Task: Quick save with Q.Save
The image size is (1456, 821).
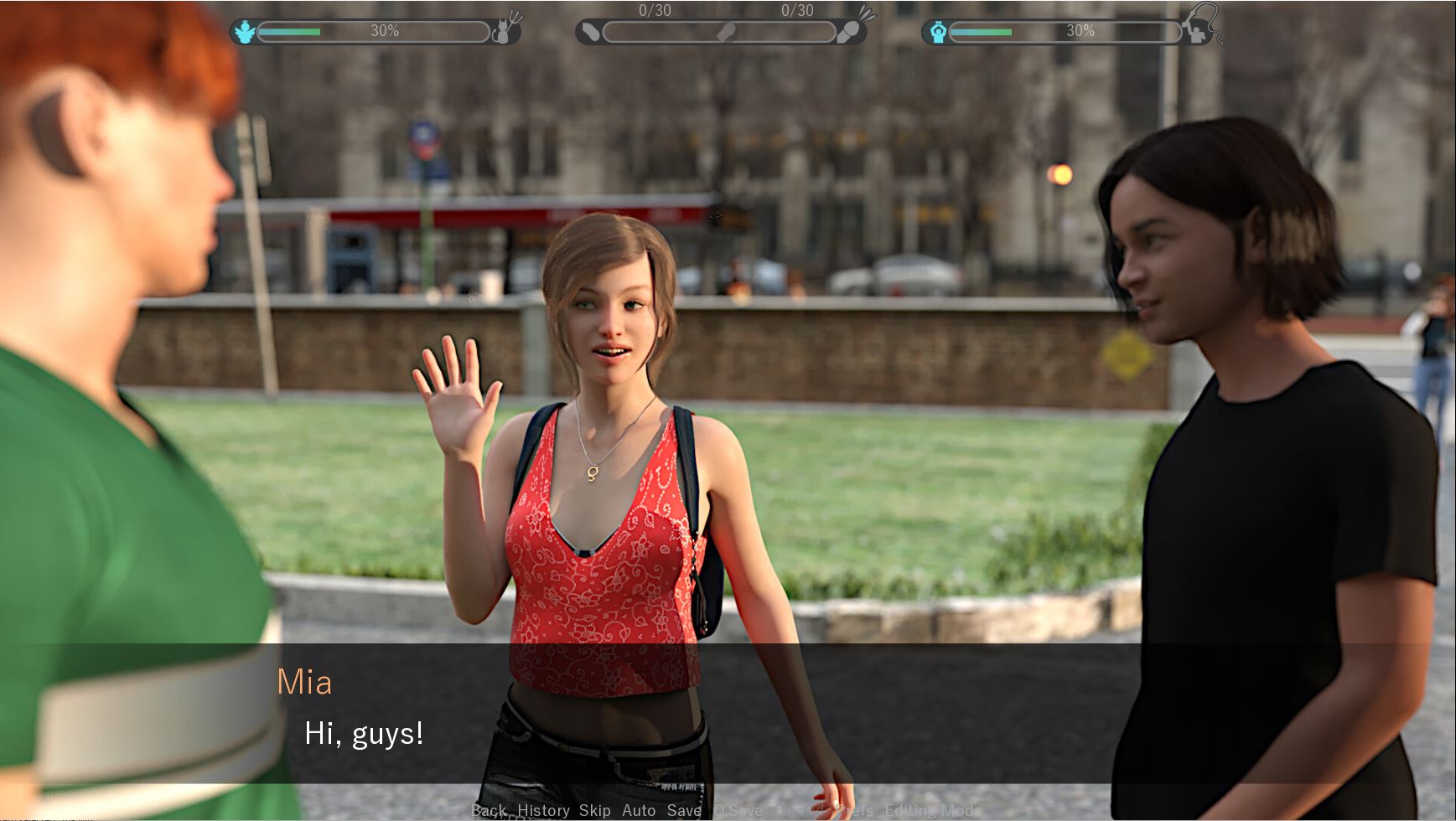Action: [738, 810]
